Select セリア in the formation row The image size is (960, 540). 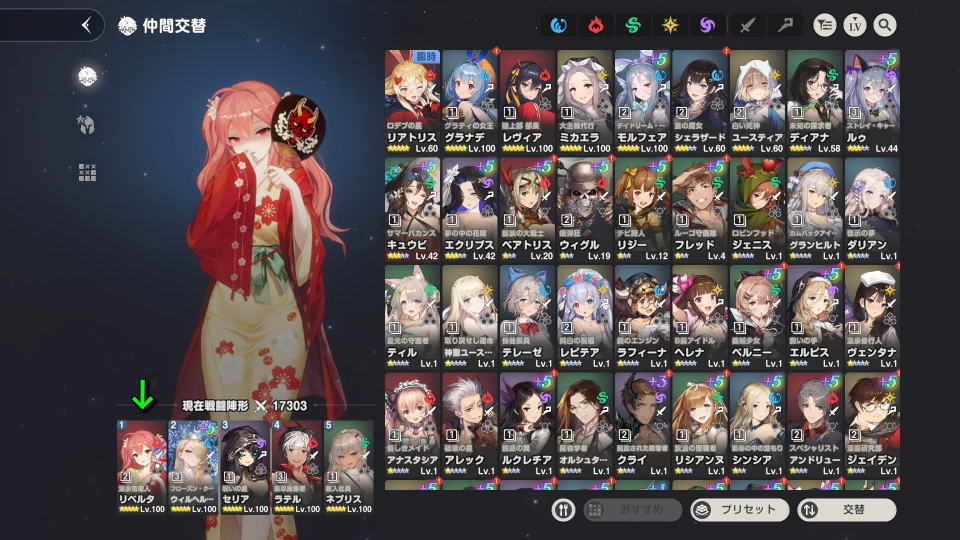(x=244, y=467)
